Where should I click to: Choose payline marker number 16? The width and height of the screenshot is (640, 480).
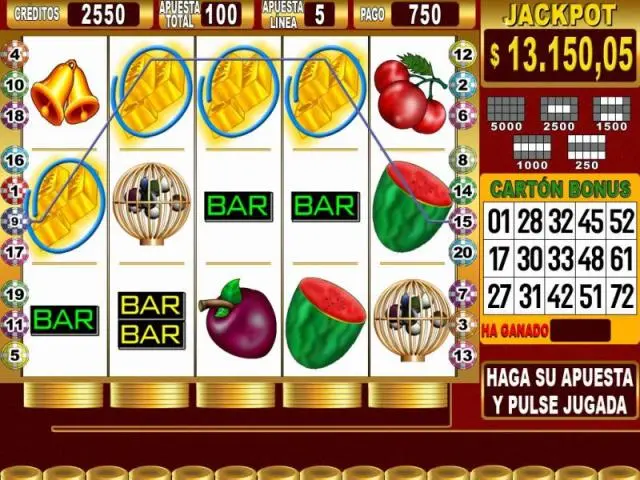(x=14, y=160)
